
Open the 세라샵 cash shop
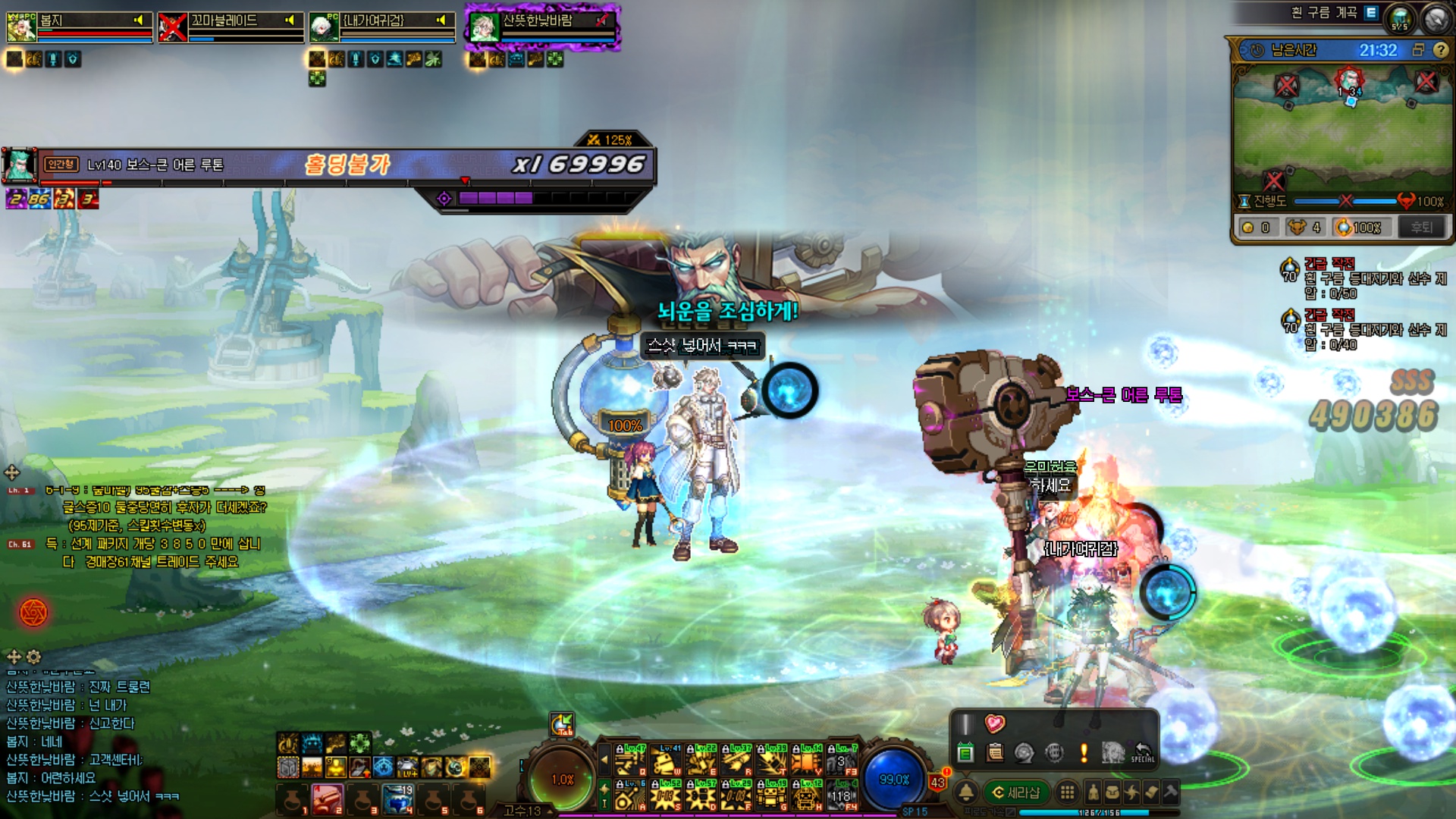[x=1016, y=792]
